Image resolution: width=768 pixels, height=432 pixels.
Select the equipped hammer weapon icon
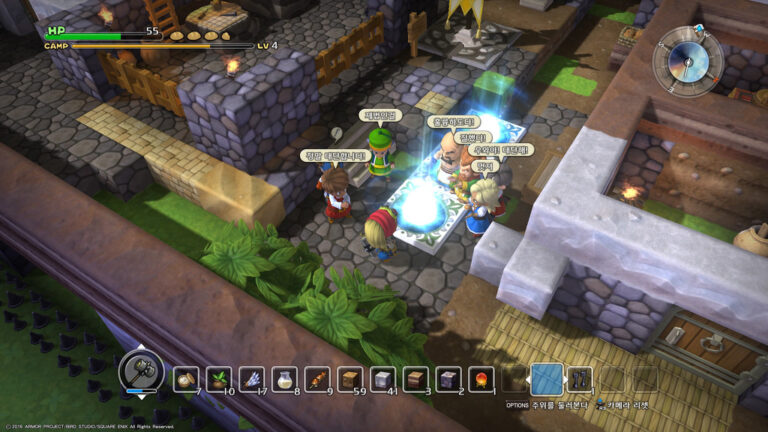(141, 370)
